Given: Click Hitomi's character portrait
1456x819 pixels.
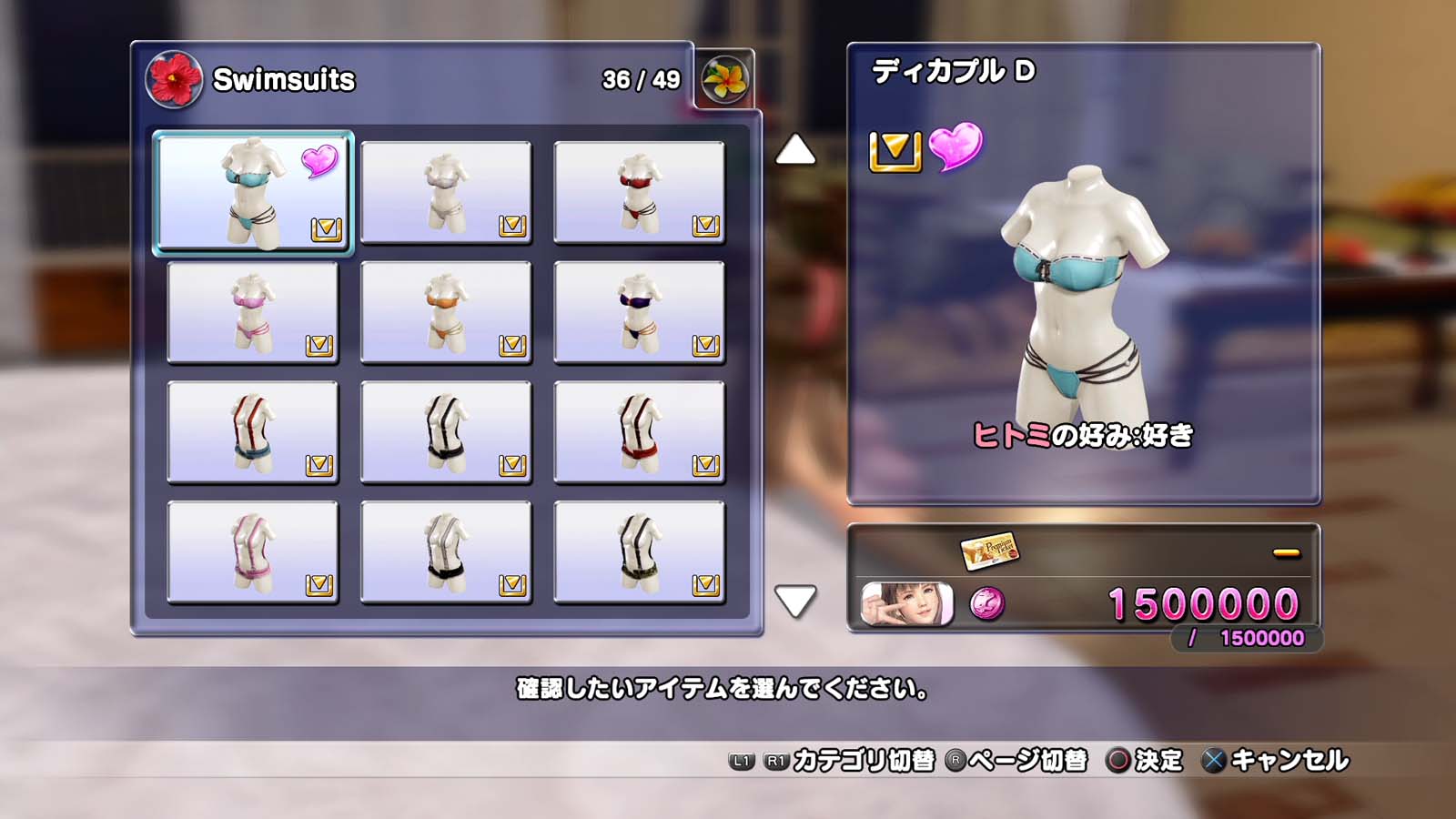Looking at the screenshot, I should 907,604.
